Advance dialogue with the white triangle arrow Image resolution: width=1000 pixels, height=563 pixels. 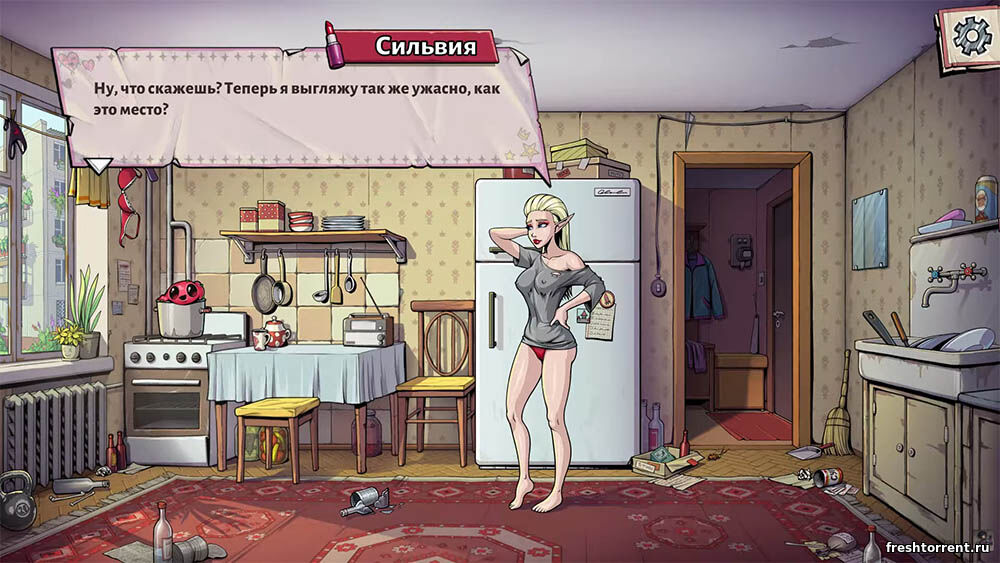pos(98,165)
